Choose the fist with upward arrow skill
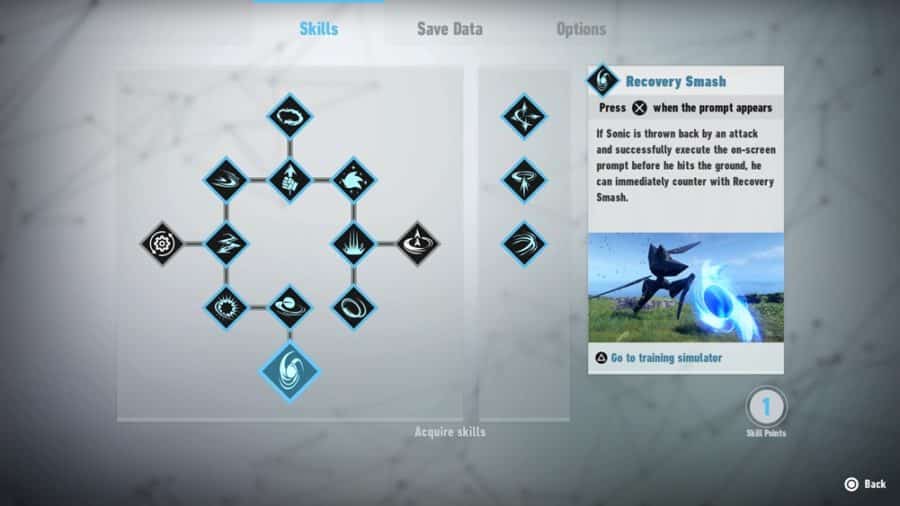Image resolution: width=900 pixels, height=506 pixels. (x=290, y=180)
